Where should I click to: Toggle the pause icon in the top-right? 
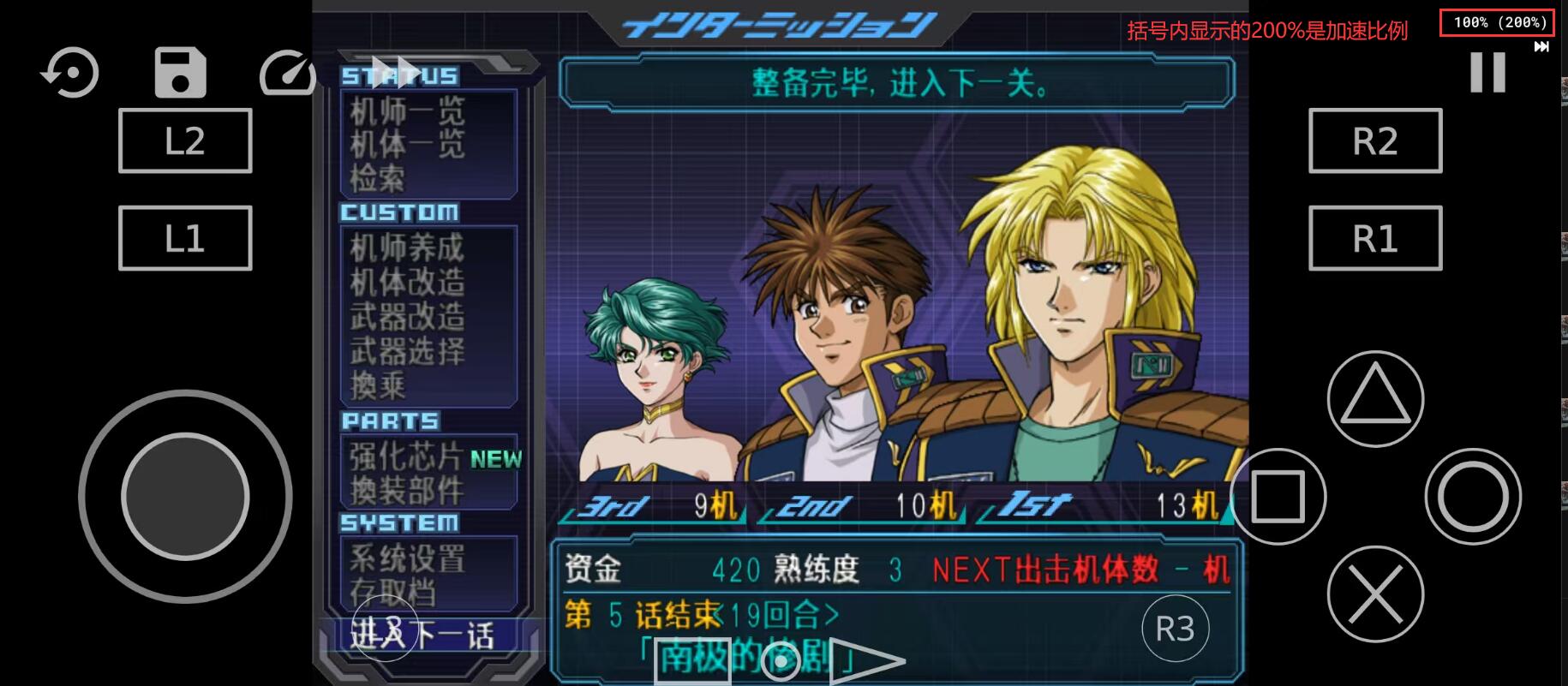tap(1487, 73)
